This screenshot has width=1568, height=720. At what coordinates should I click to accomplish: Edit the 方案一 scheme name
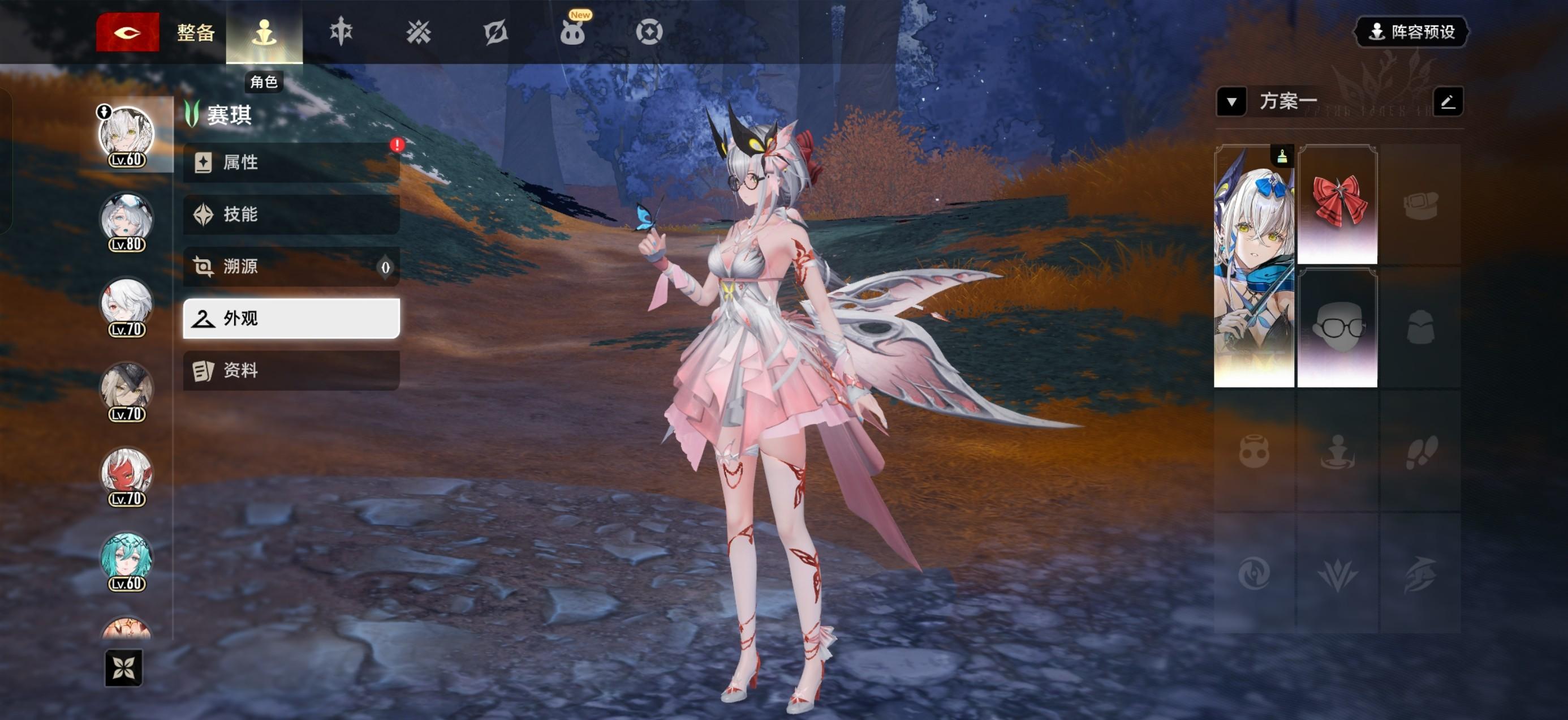tap(1448, 101)
